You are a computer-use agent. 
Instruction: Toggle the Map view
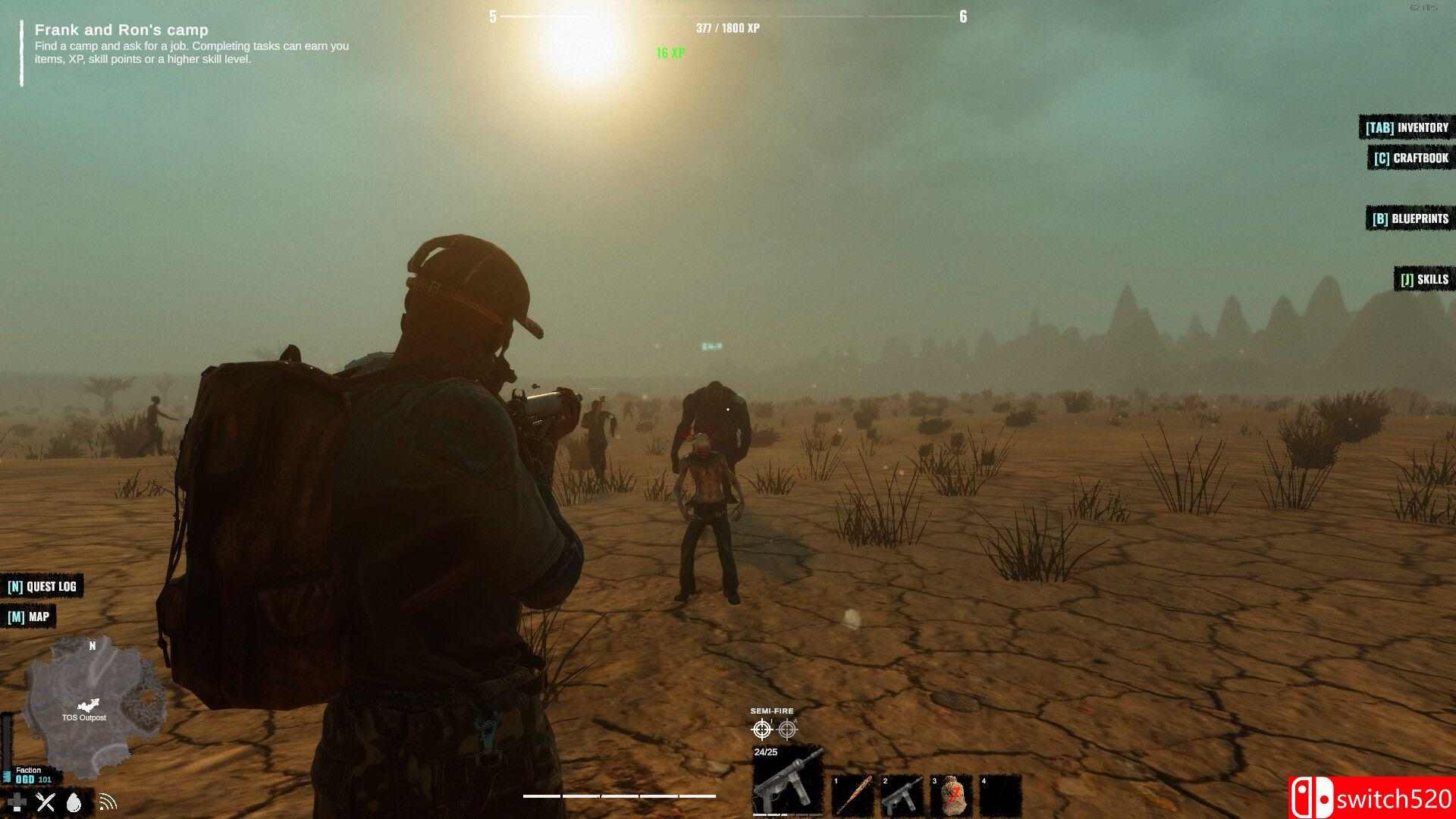[29, 617]
